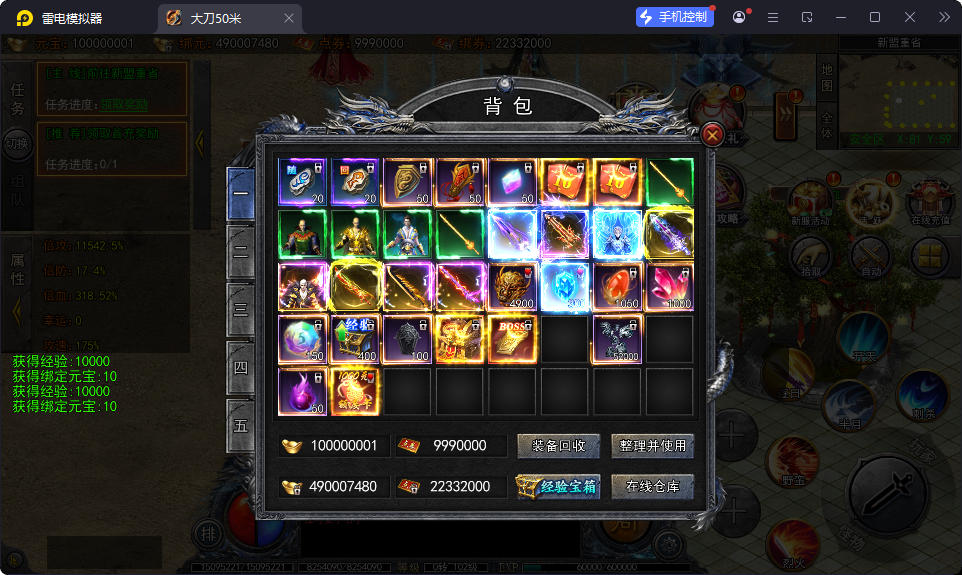This screenshot has height=575, width=962.
Task: Open the 在线仓库 online warehouse
Action: [x=652, y=487]
